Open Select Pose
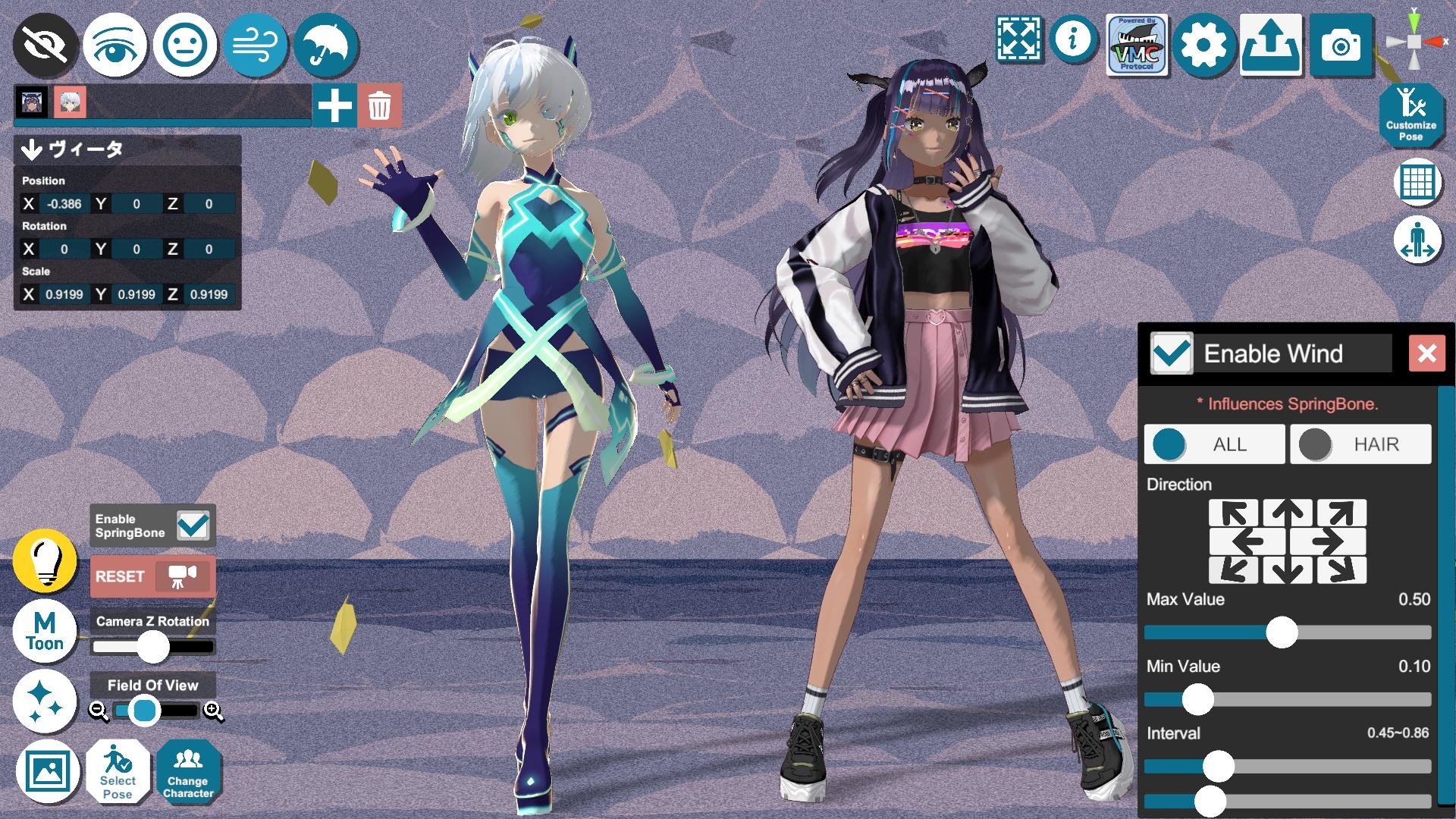 (118, 772)
